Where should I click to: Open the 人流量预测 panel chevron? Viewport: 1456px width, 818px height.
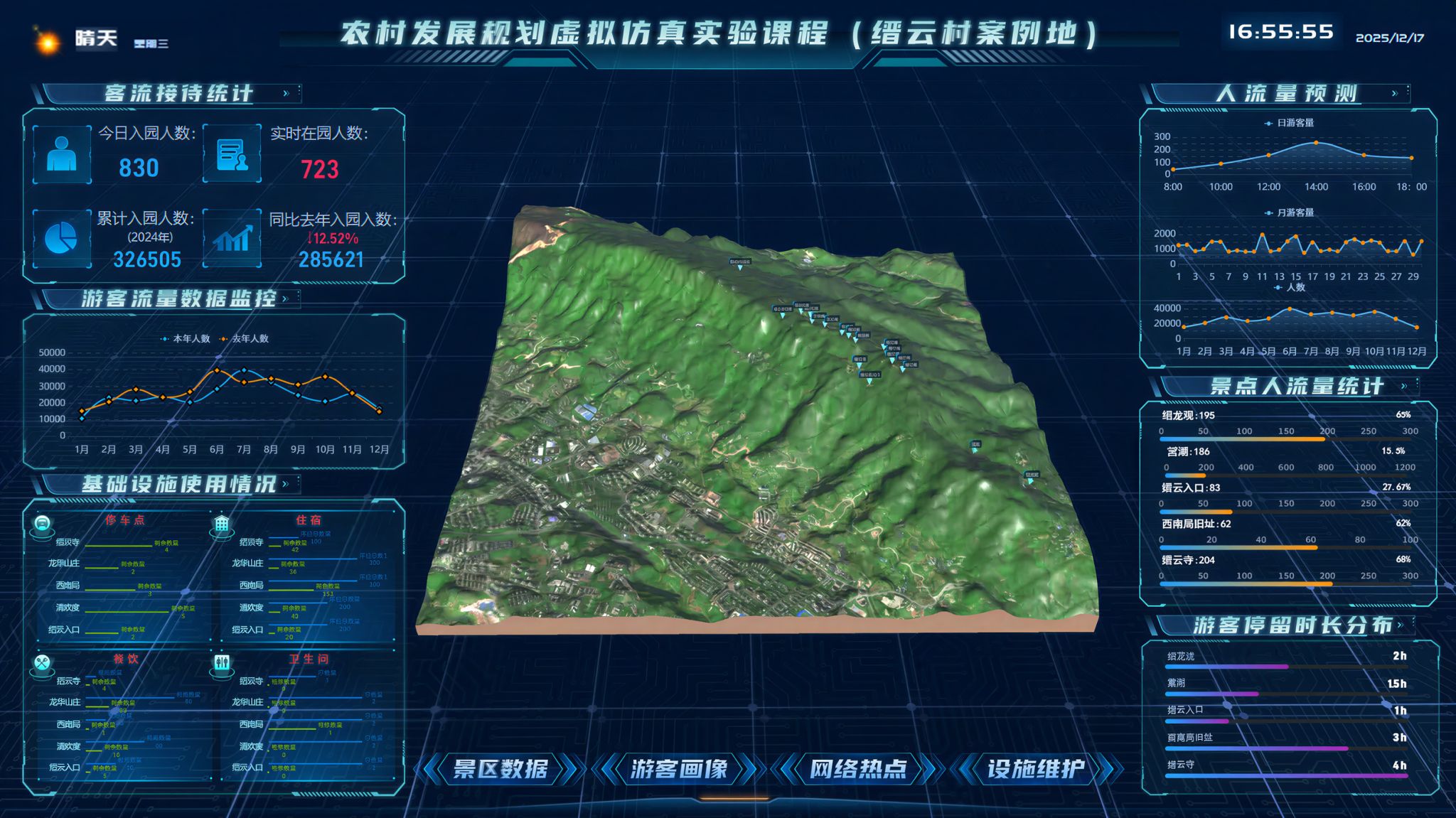click(1396, 92)
